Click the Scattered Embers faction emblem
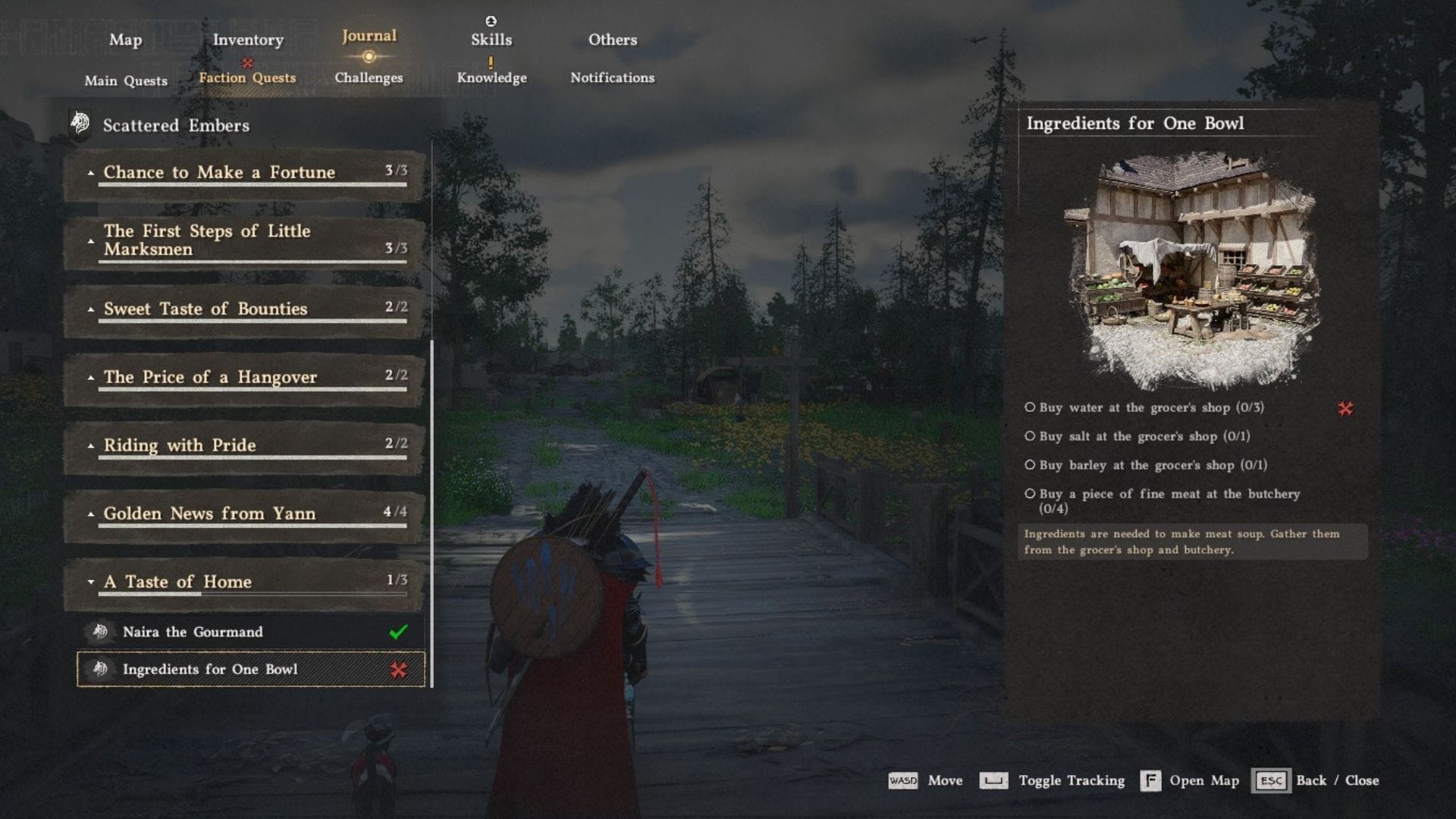Viewport: 1456px width, 819px height. click(x=79, y=121)
